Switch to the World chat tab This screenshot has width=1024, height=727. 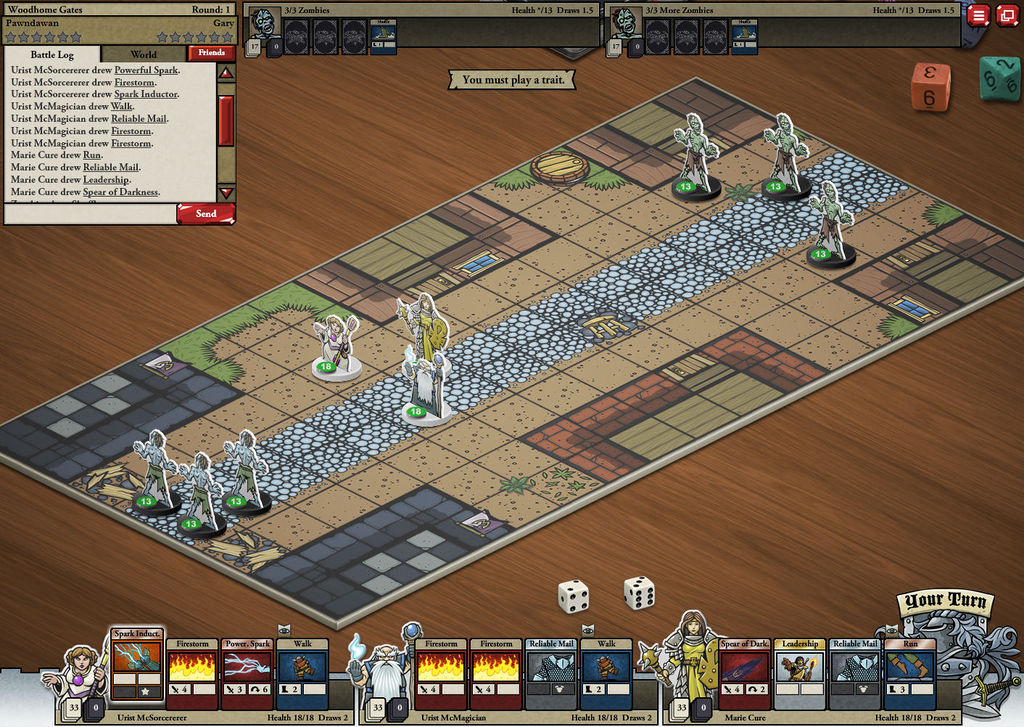coord(143,54)
